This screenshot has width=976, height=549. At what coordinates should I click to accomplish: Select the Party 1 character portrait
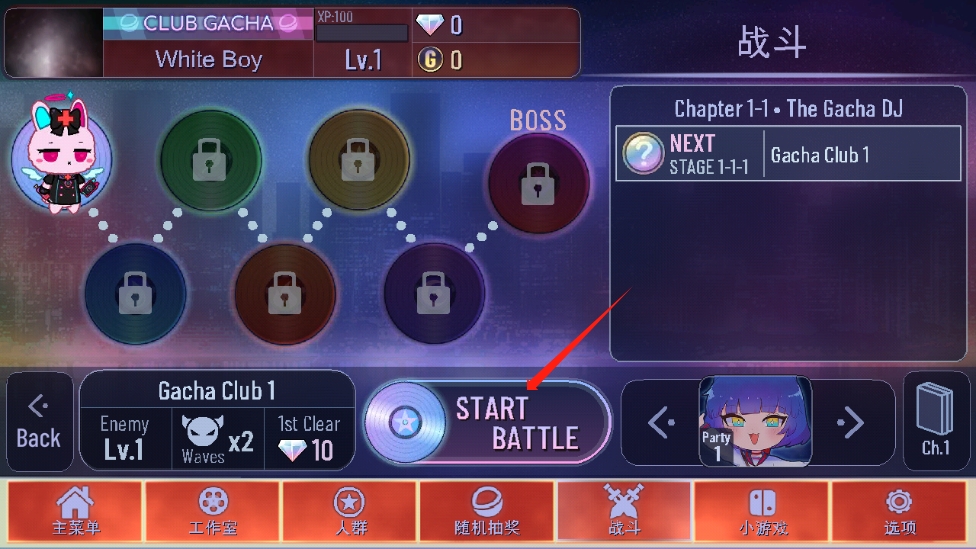[x=755, y=422]
